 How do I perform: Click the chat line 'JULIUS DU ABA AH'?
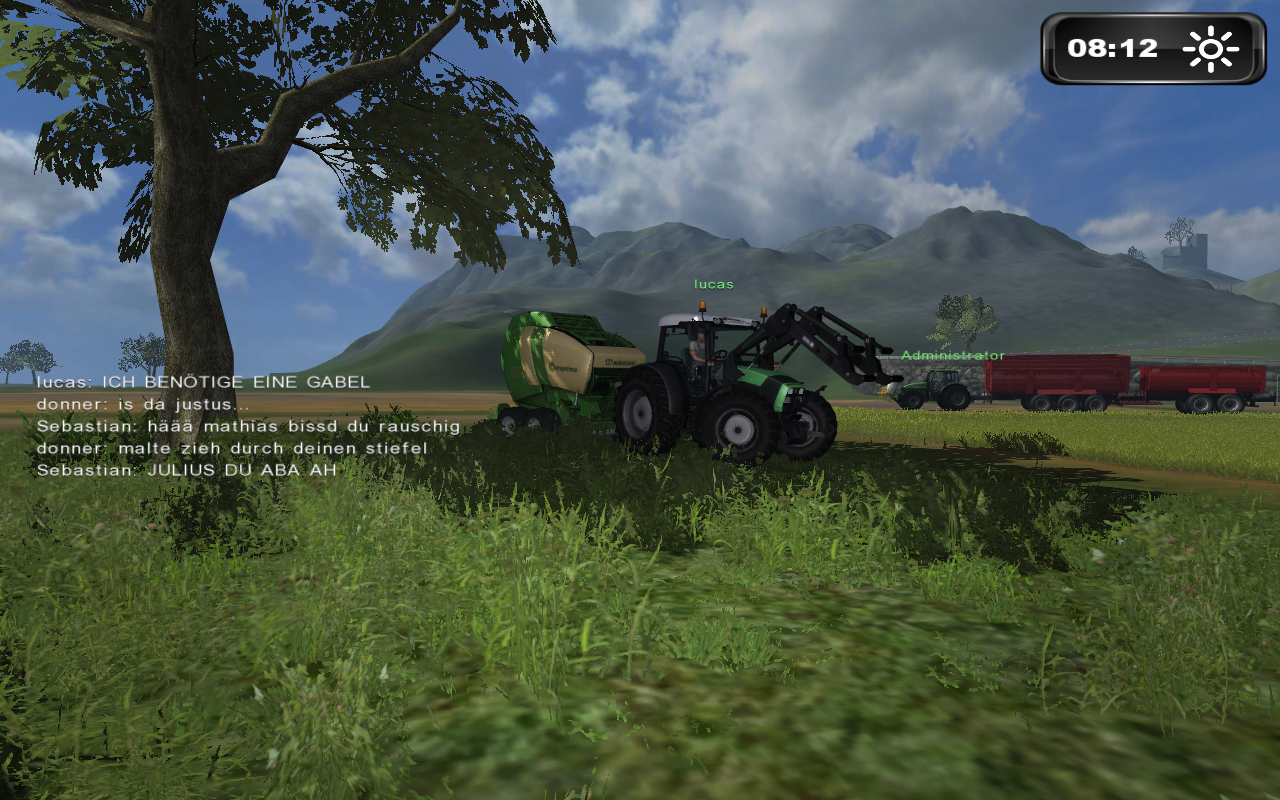tap(186, 470)
